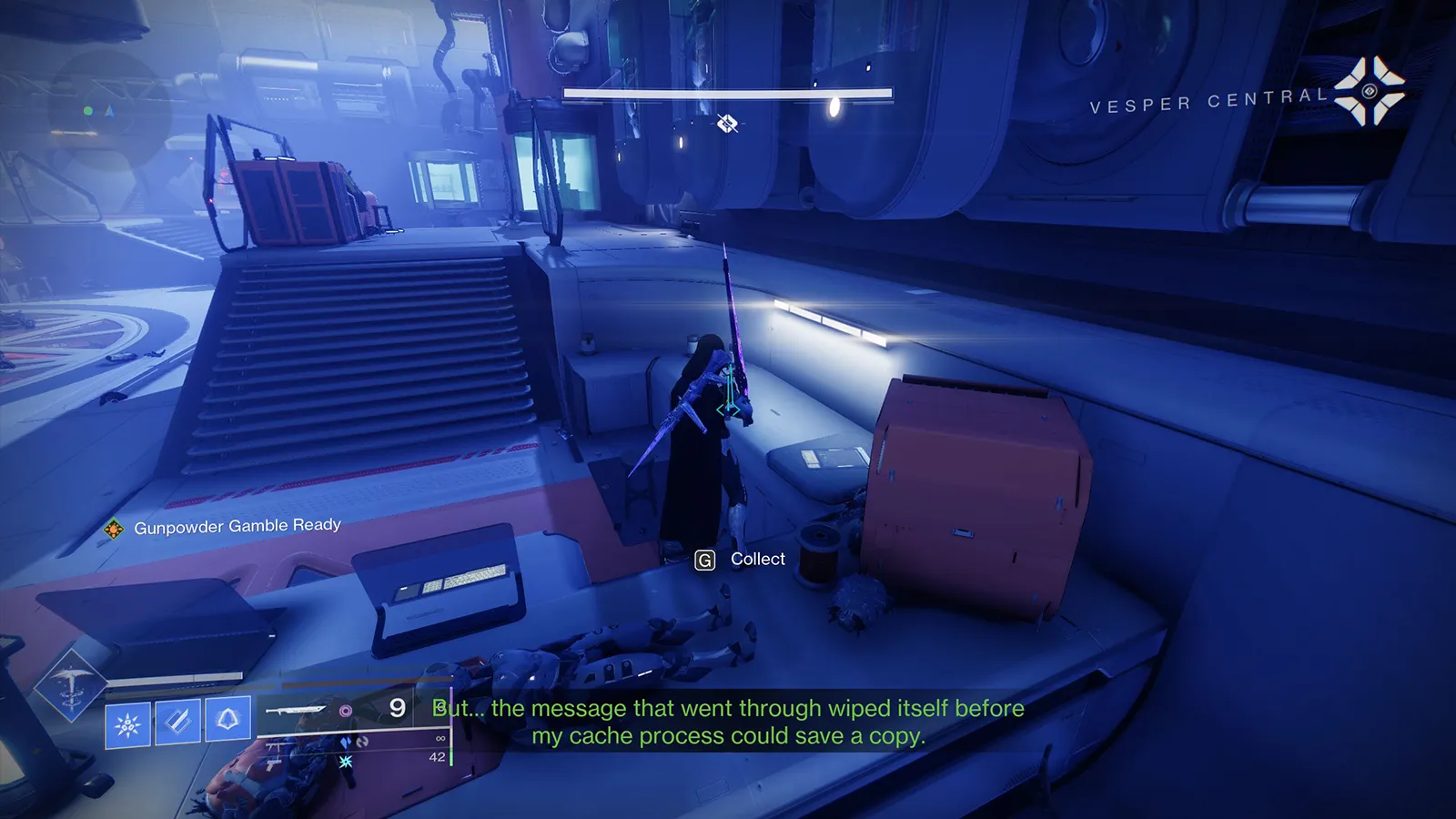Screen dimensions: 1456x819
Task: Select the objective marker on the compass
Action: [726, 123]
